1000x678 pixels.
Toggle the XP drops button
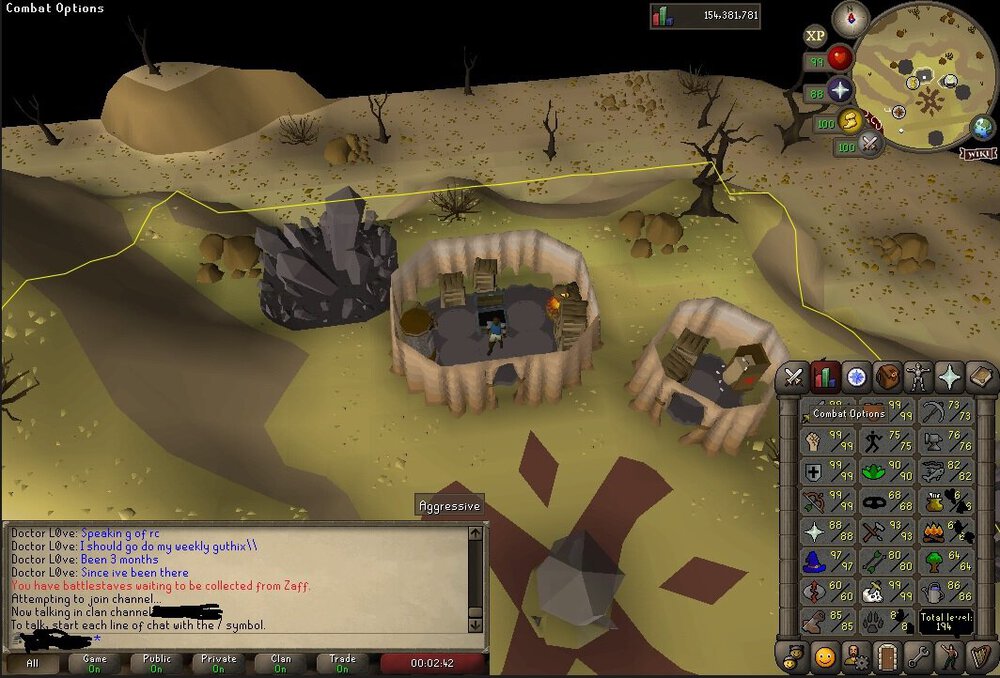coord(815,36)
